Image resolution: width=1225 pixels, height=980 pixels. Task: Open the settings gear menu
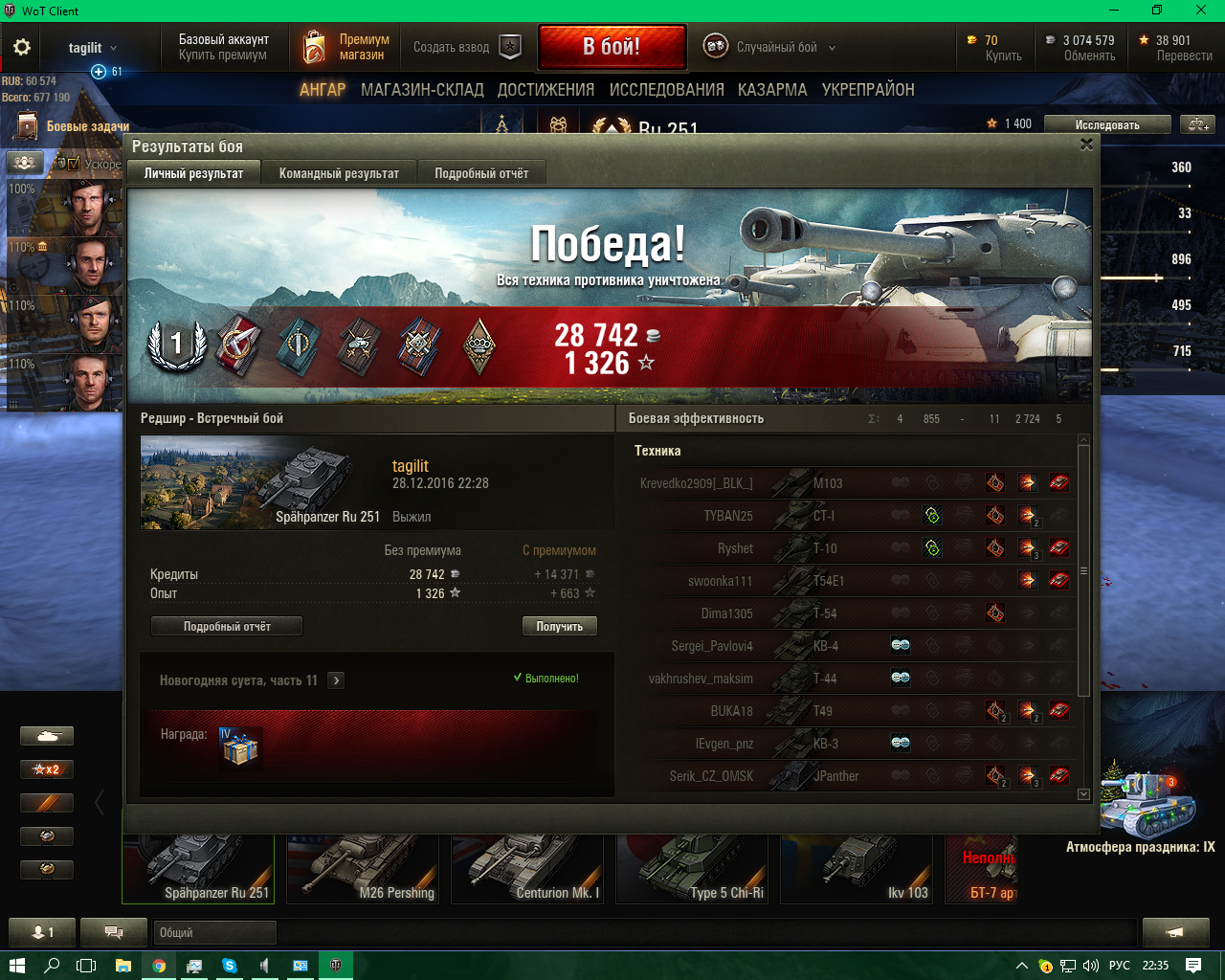[22, 47]
